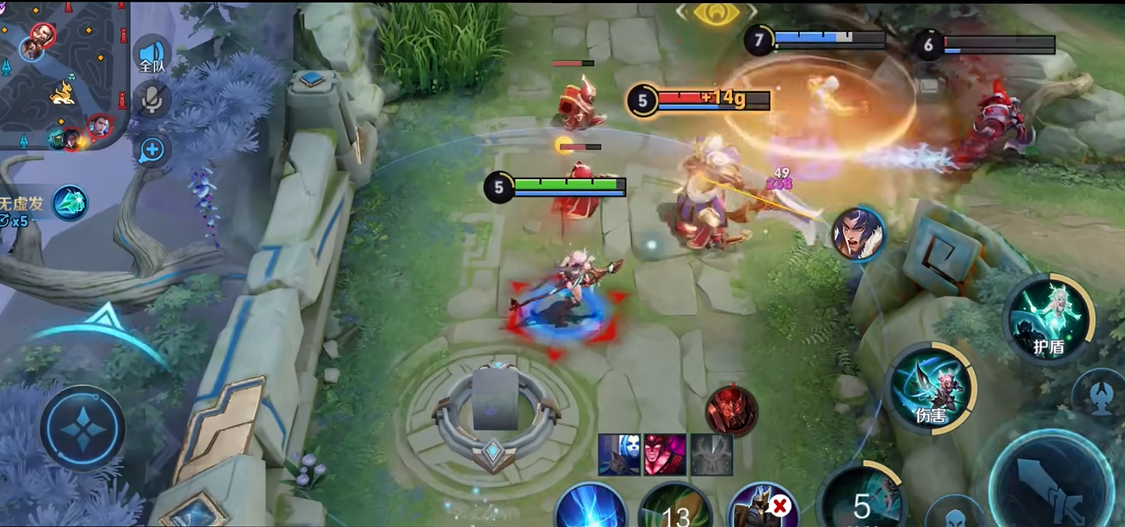Select the blue-haired masked hero portrait
The height and width of the screenshot is (527, 1125).
pyautogui.click(x=619, y=455)
